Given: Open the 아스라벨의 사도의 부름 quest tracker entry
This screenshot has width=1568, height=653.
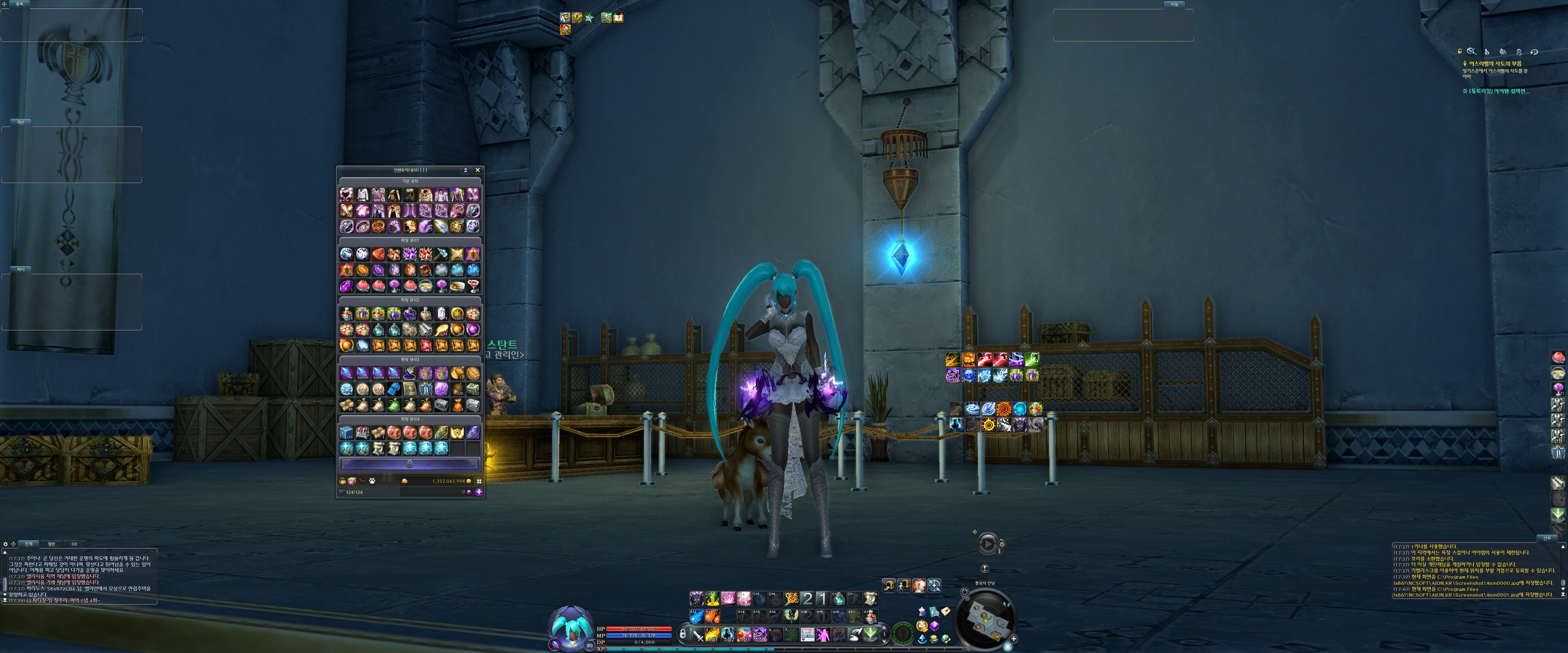Looking at the screenshot, I should [1494, 63].
